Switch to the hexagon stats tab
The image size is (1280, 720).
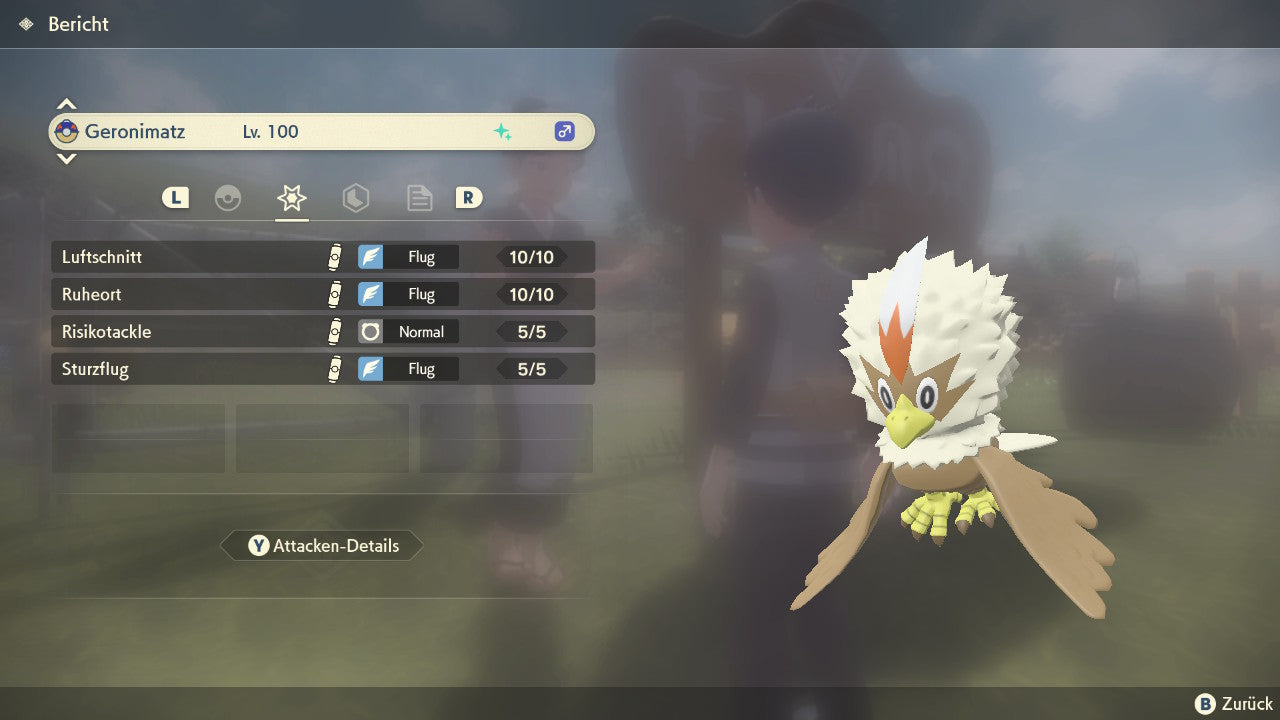click(356, 198)
